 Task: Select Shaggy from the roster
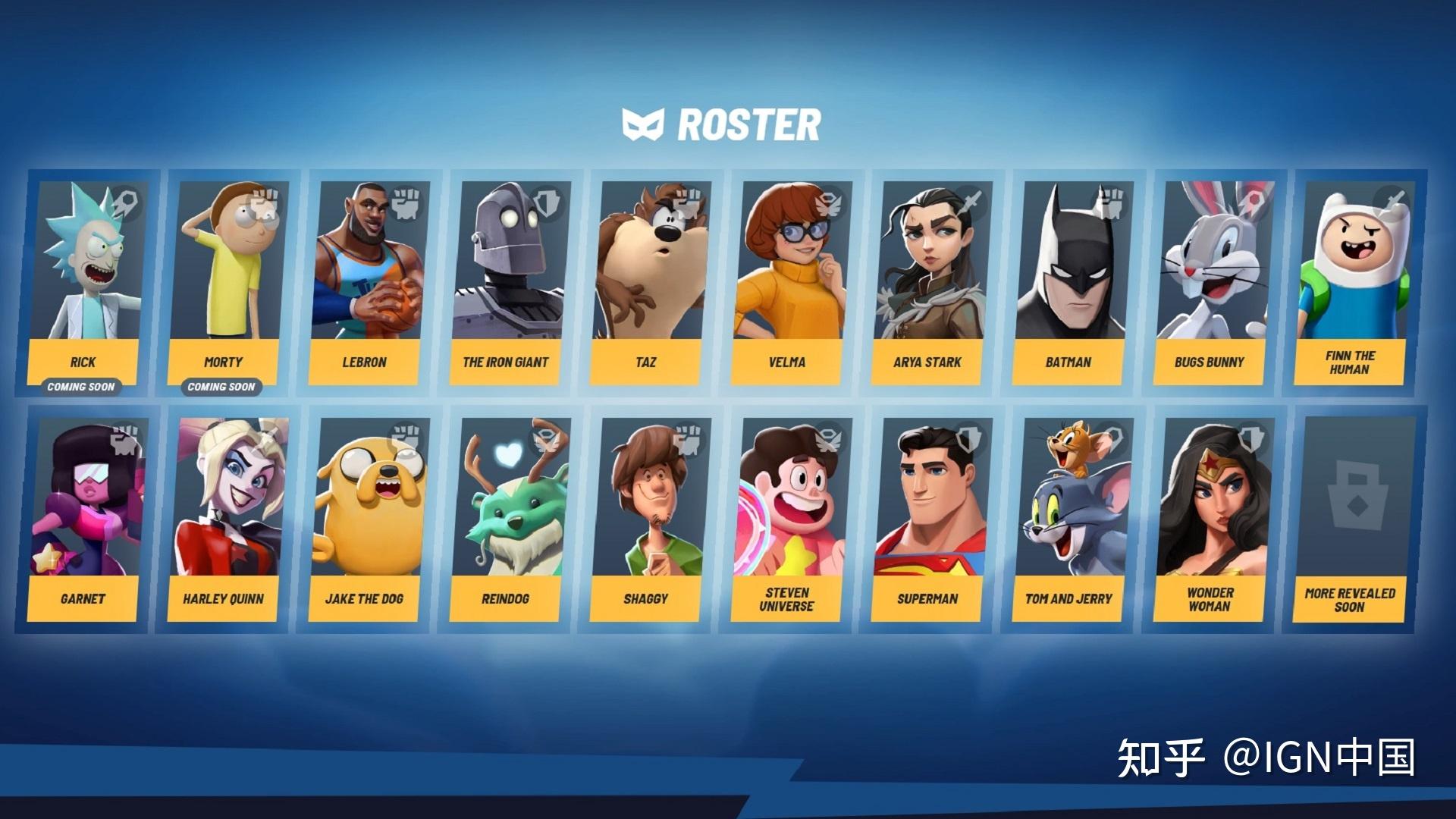648,519
